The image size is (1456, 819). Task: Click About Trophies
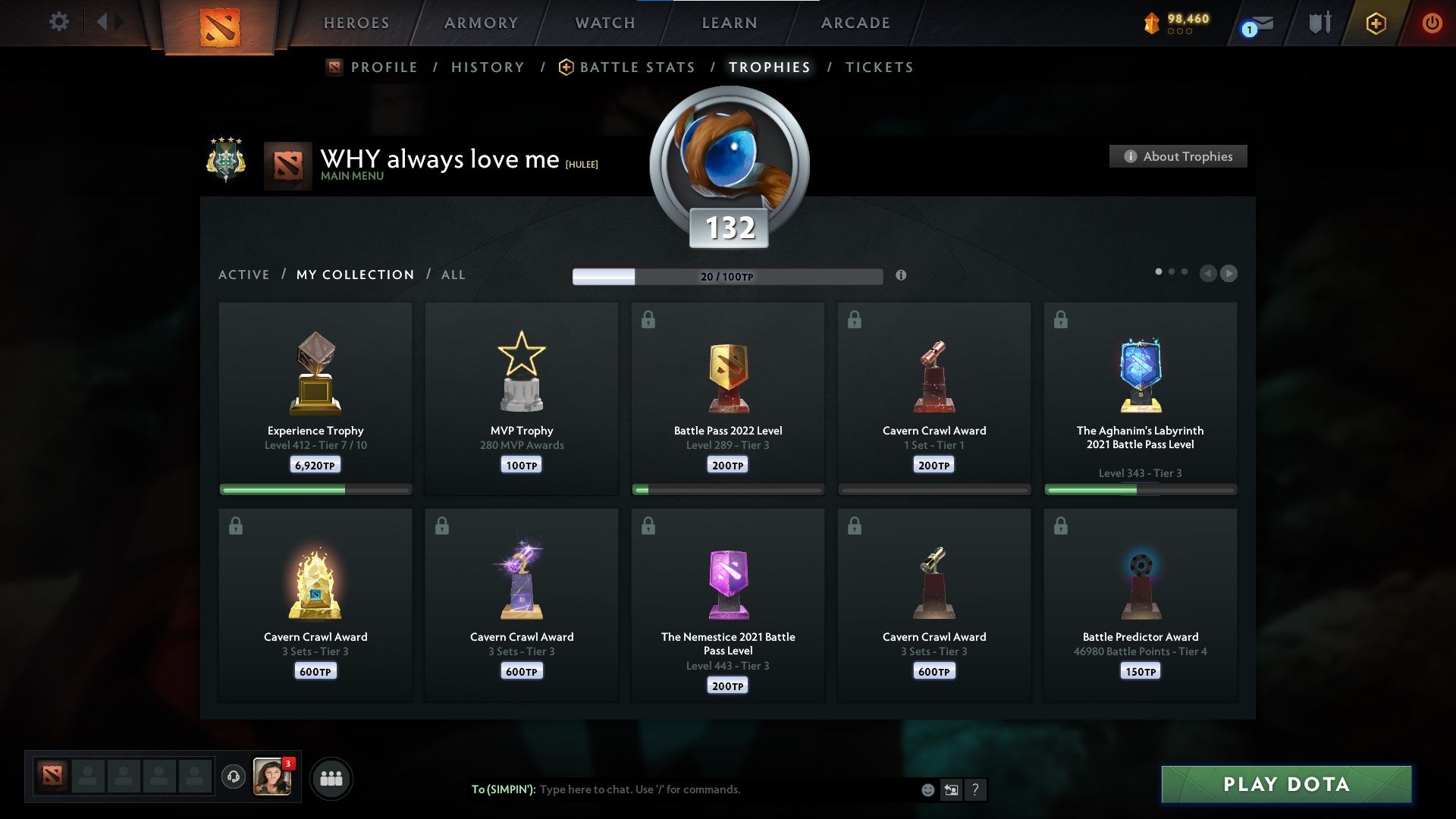[x=1178, y=156]
